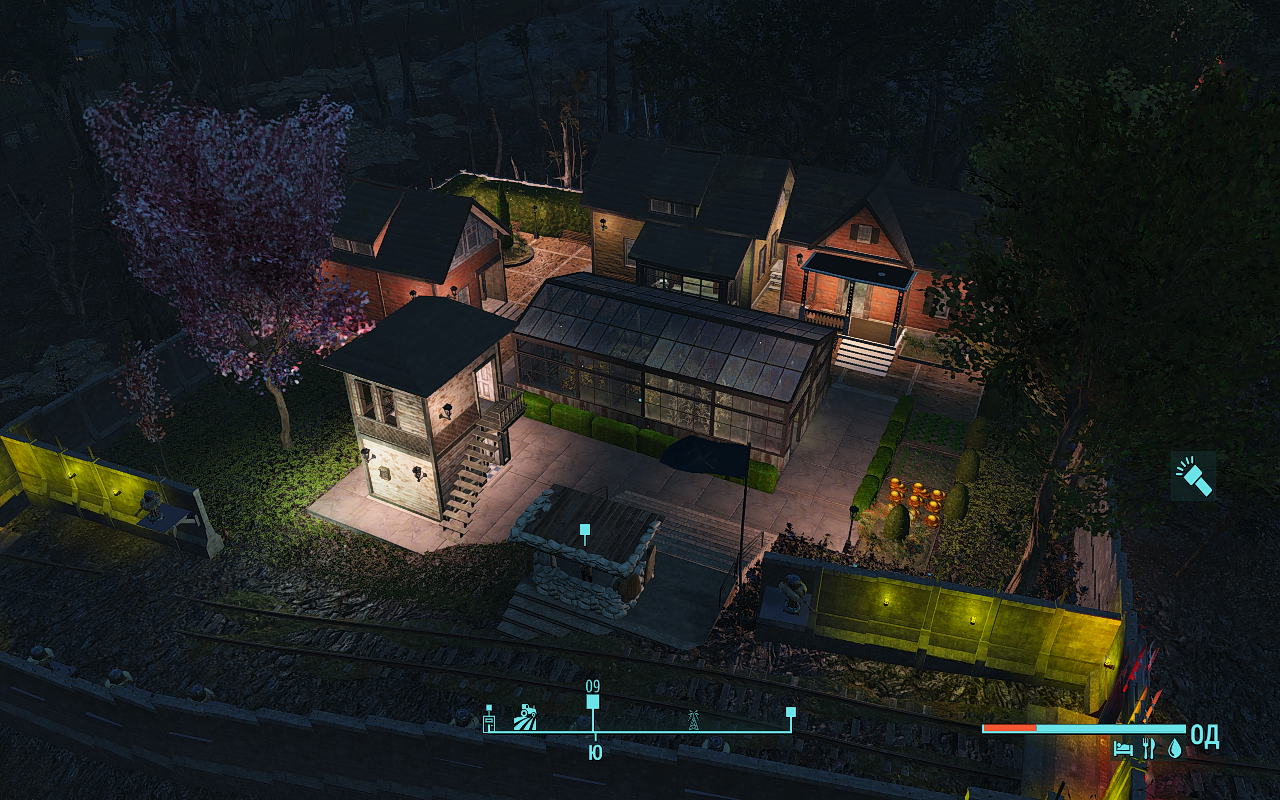Click the water drop thirst icon
1280x800 pixels.
[x=1174, y=748]
